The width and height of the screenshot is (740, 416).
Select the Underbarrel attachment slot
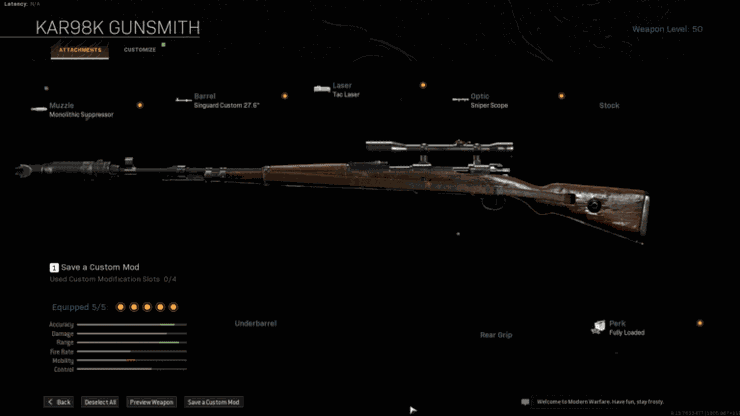(x=255, y=323)
